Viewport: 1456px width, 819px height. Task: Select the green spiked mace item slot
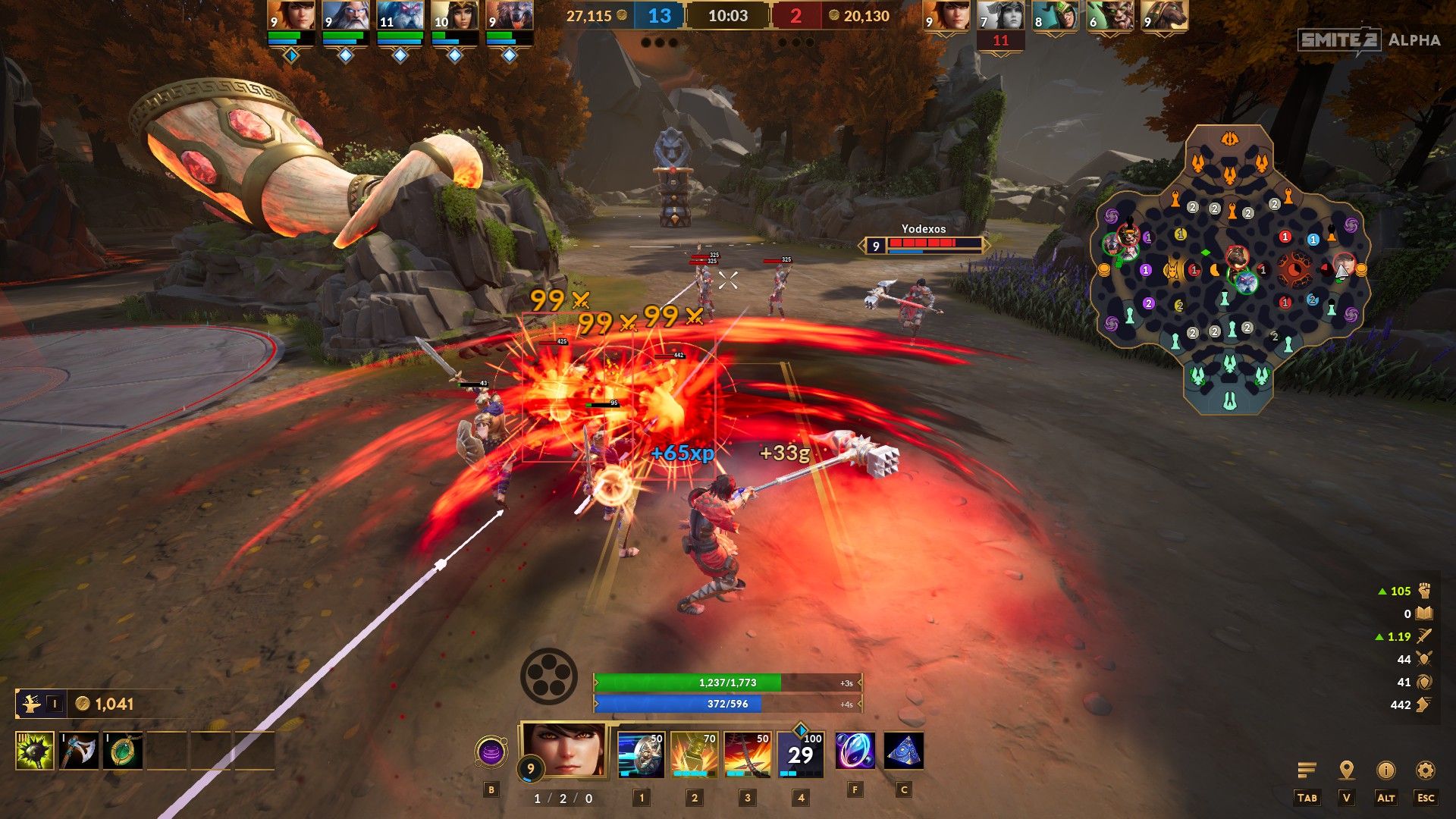[35, 751]
